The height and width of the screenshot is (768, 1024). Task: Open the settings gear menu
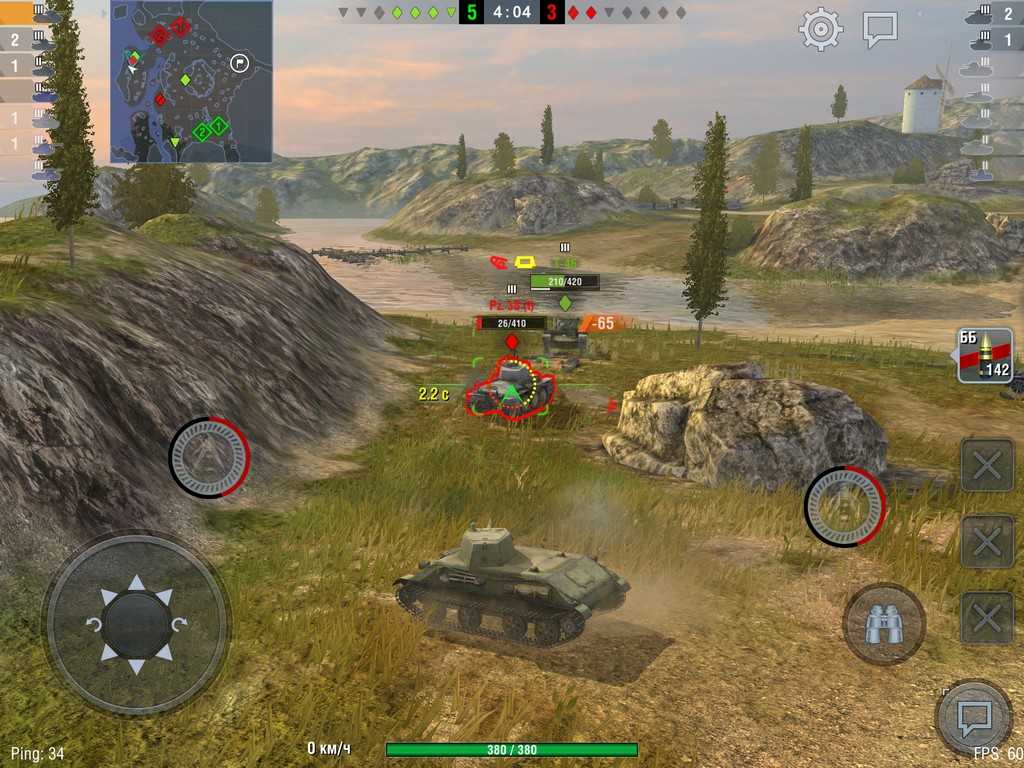[820, 29]
